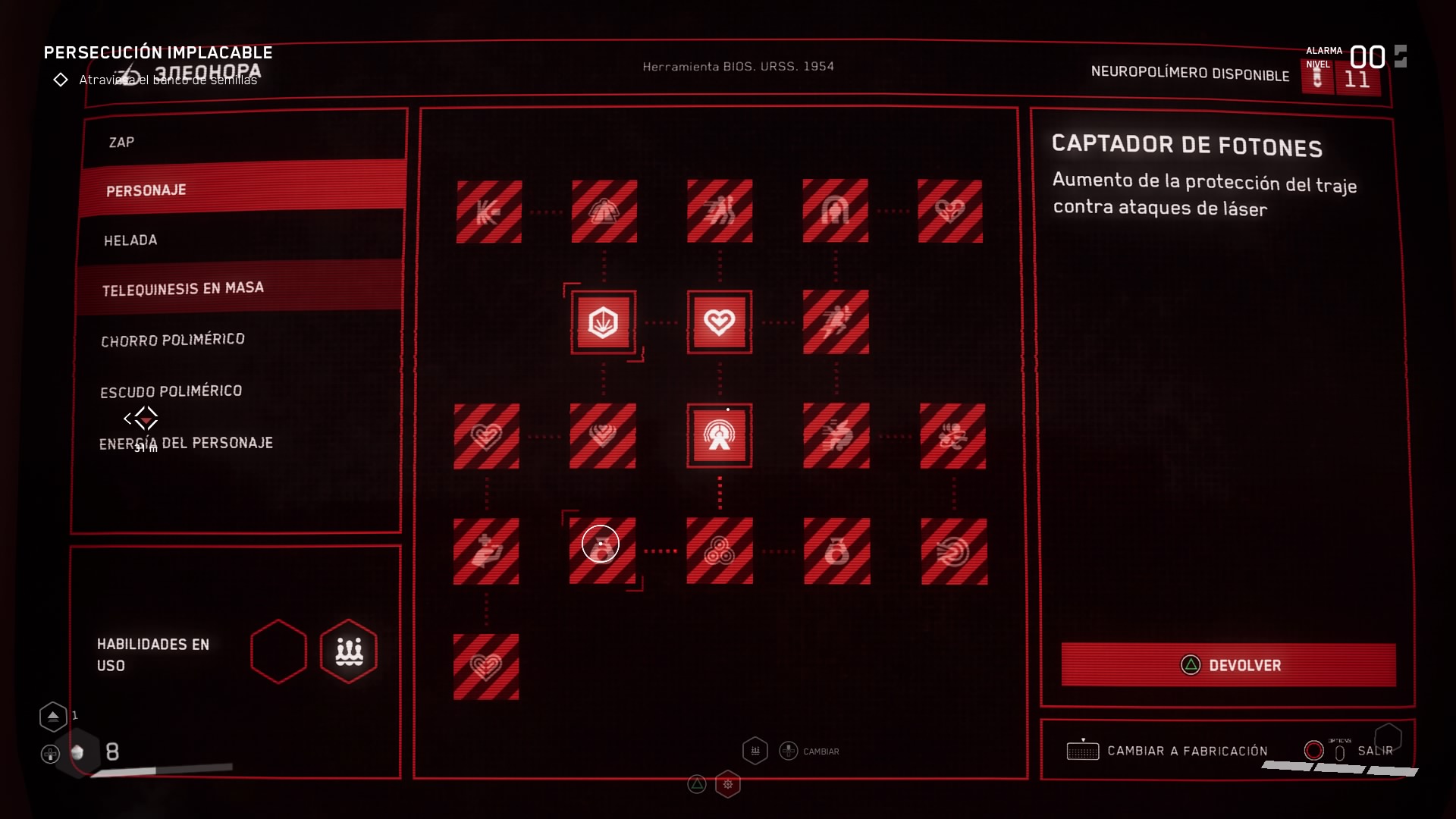Click the equipped ability hexagon in Habilidades en uso

point(349,651)
